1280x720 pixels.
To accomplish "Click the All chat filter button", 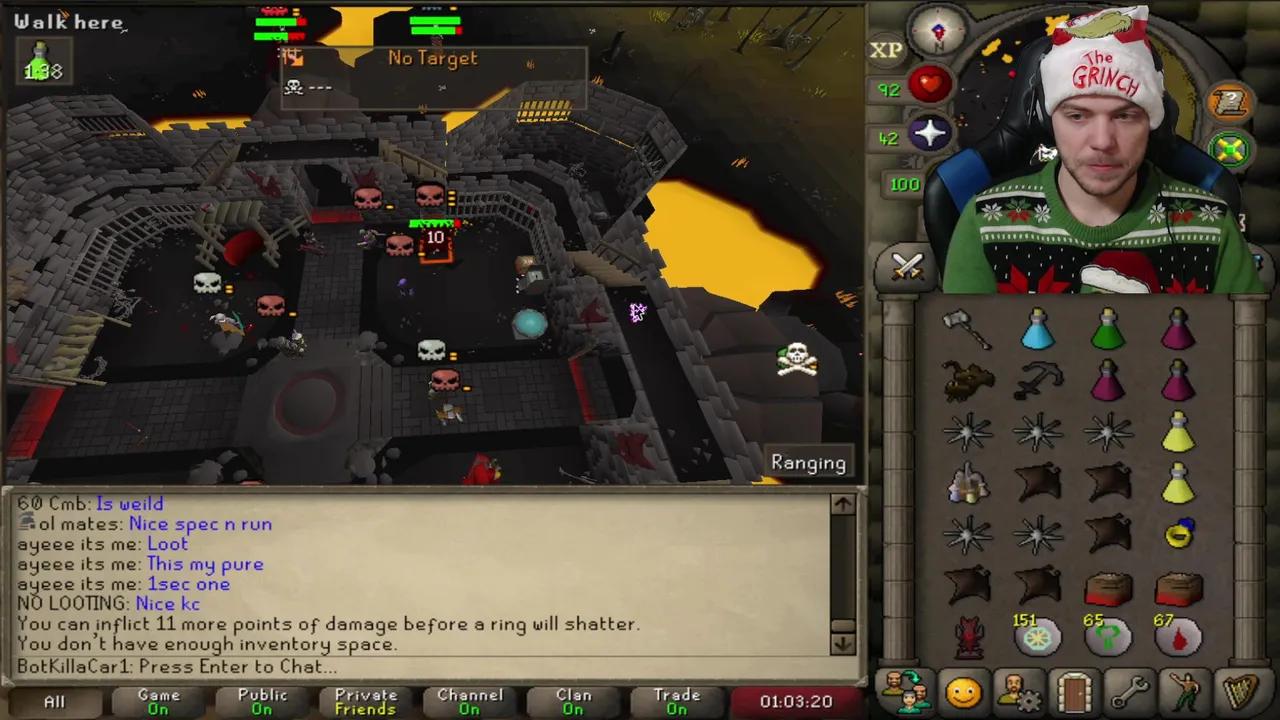I will 54,701.
